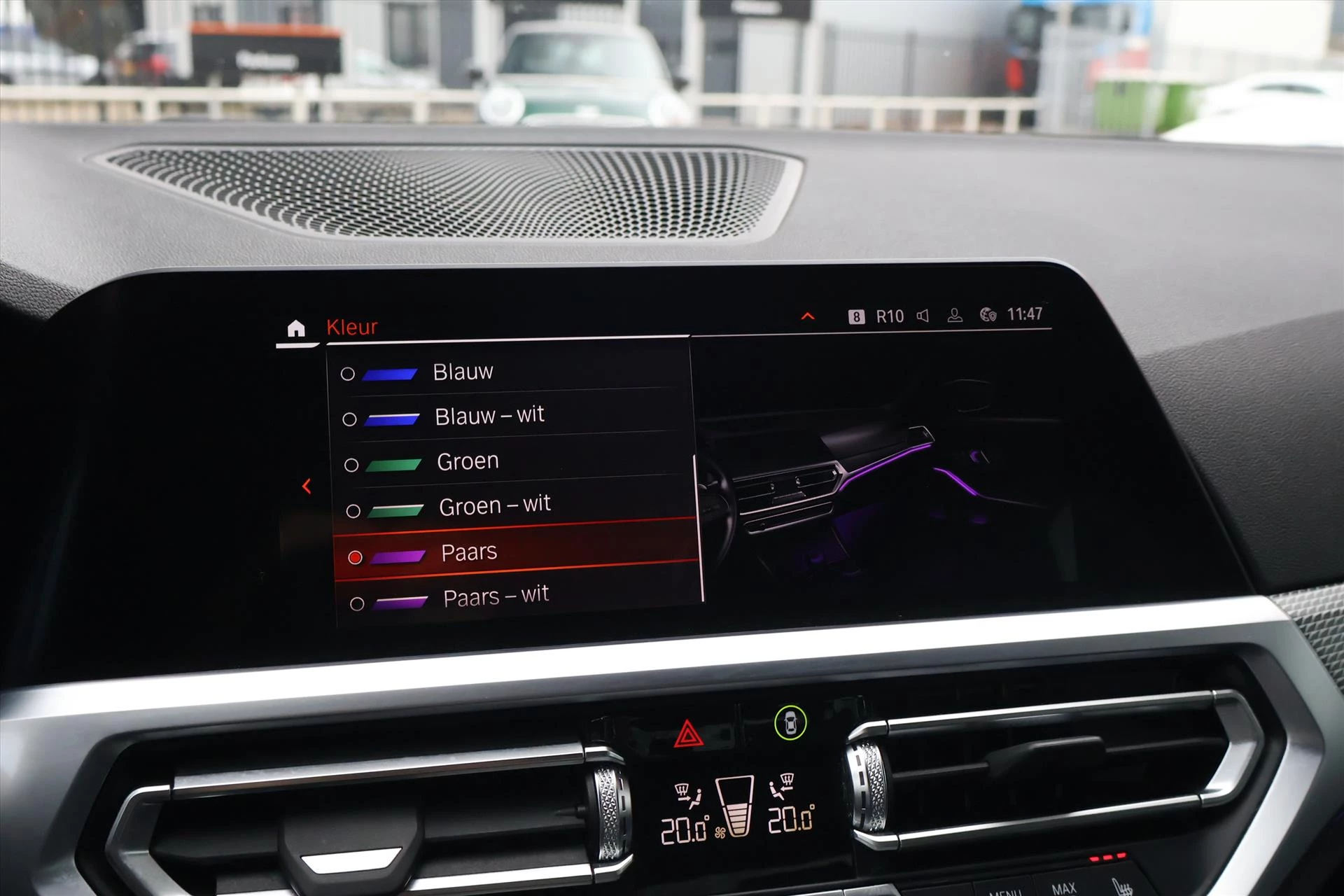Tap the R10 radio station indicator
The height and width of the screenshot is (896, 1344).
pos(890,316)
